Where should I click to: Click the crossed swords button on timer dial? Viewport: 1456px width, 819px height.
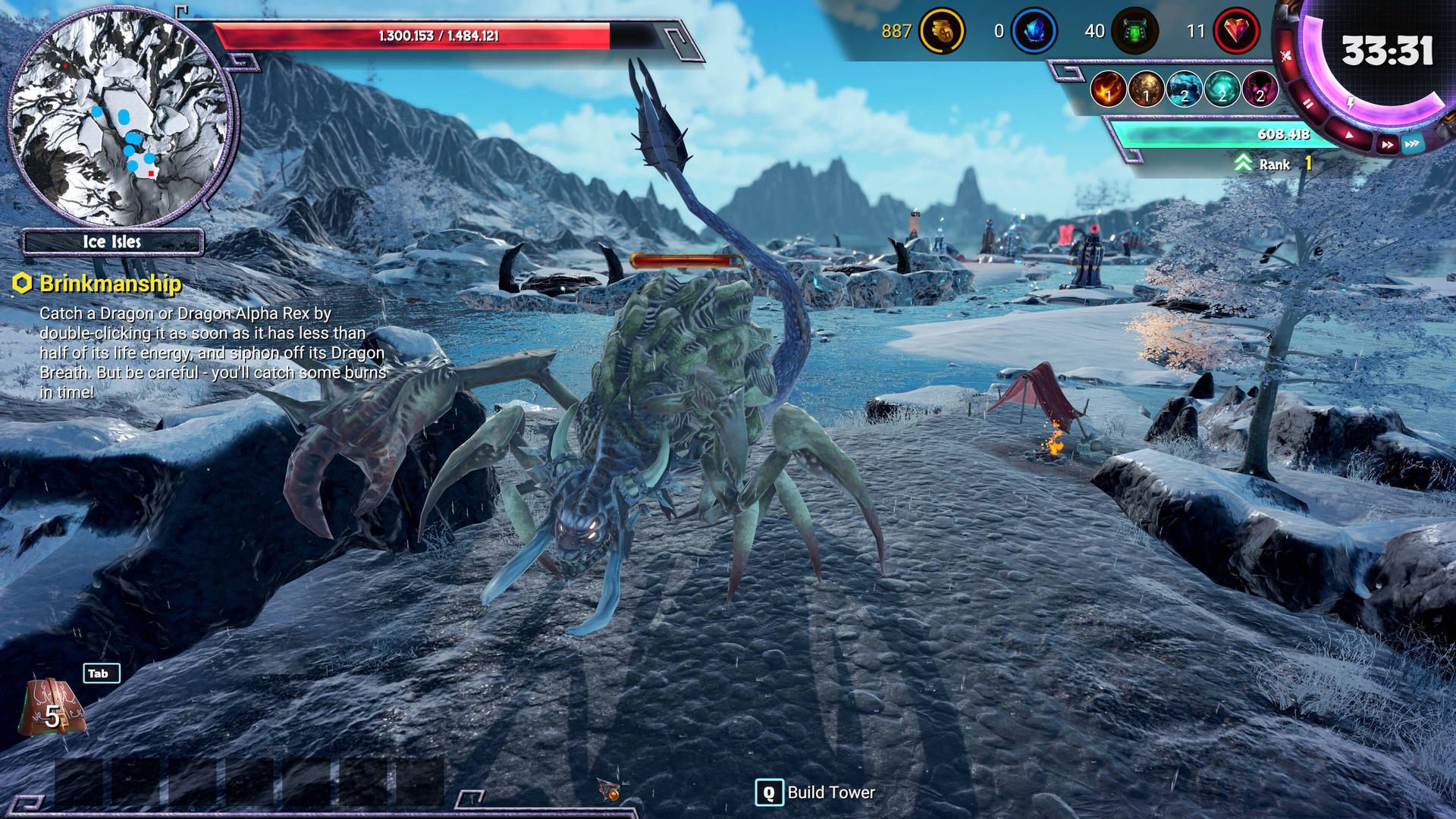(x=1286, y=55)
